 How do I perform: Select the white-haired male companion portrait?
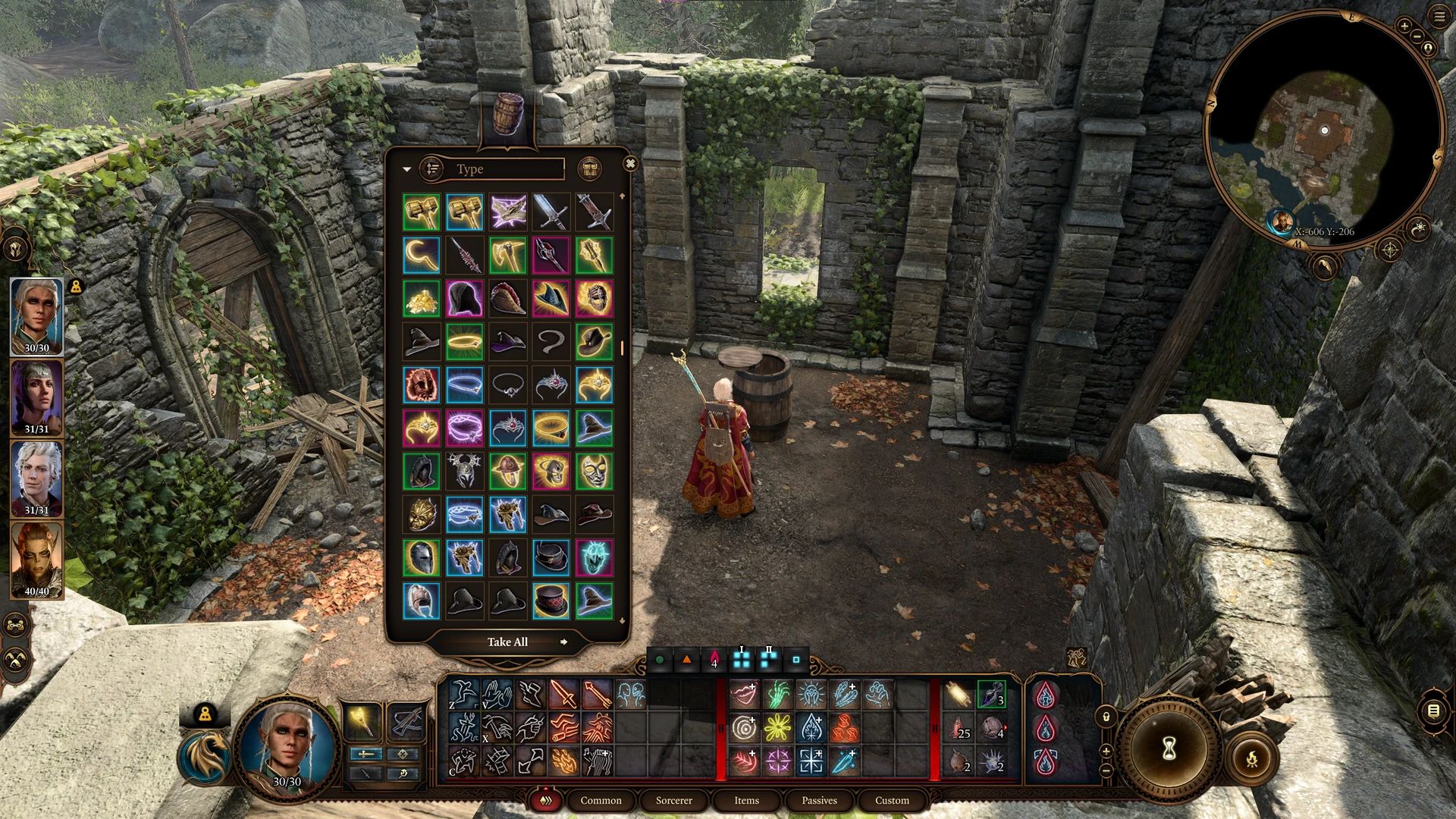click(x=36, y=478)
